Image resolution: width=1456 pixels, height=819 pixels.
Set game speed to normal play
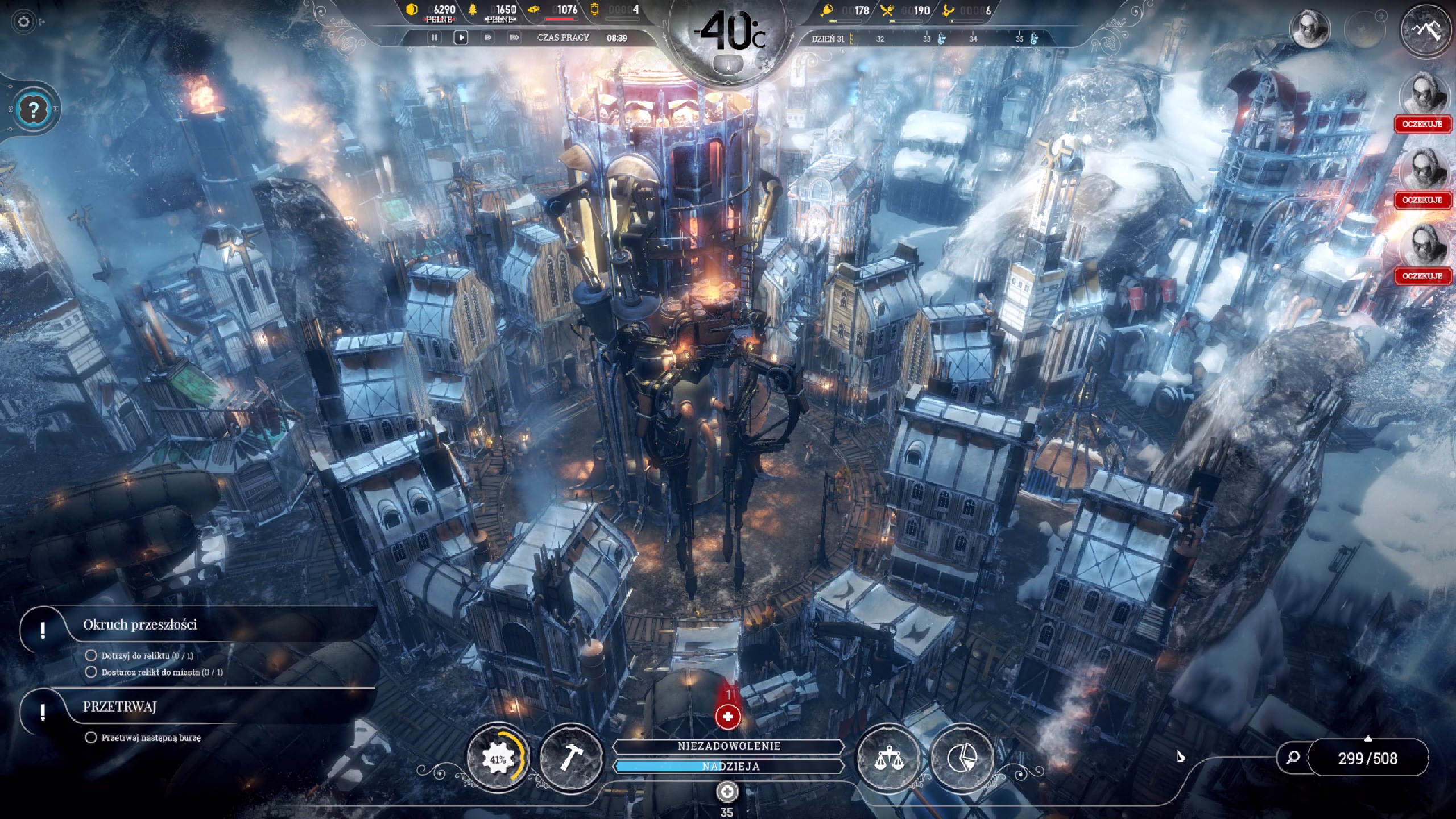click(461, 38)
